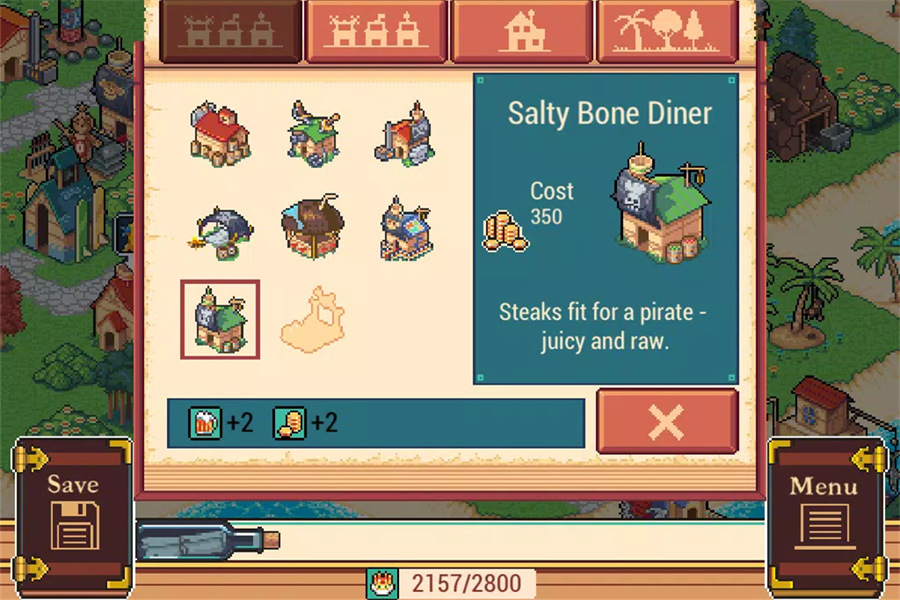The image size is (900, 600).
Task: Pick the green-roofed building with the cannon
Action: 313,133
